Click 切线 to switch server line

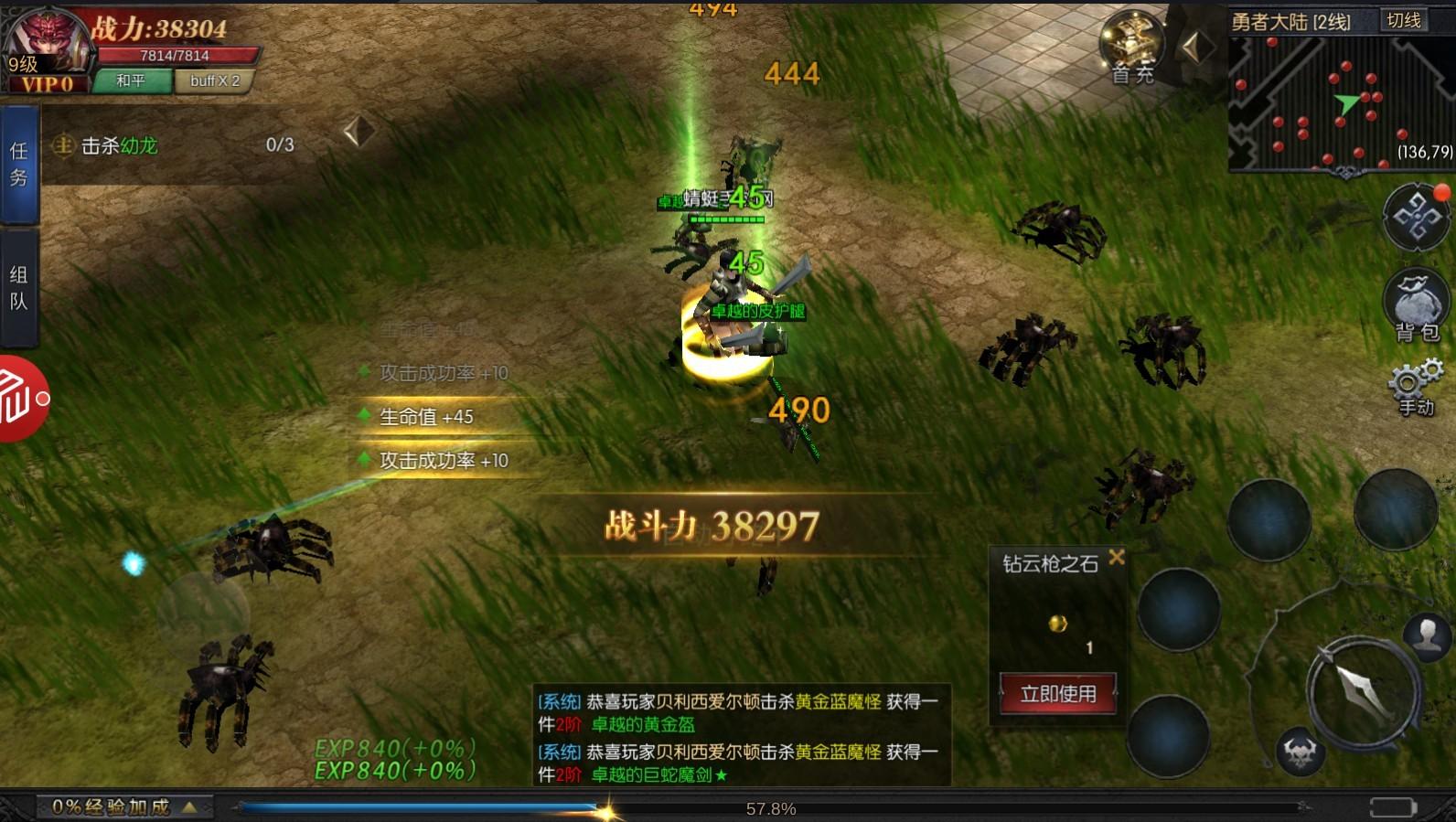1406,20
